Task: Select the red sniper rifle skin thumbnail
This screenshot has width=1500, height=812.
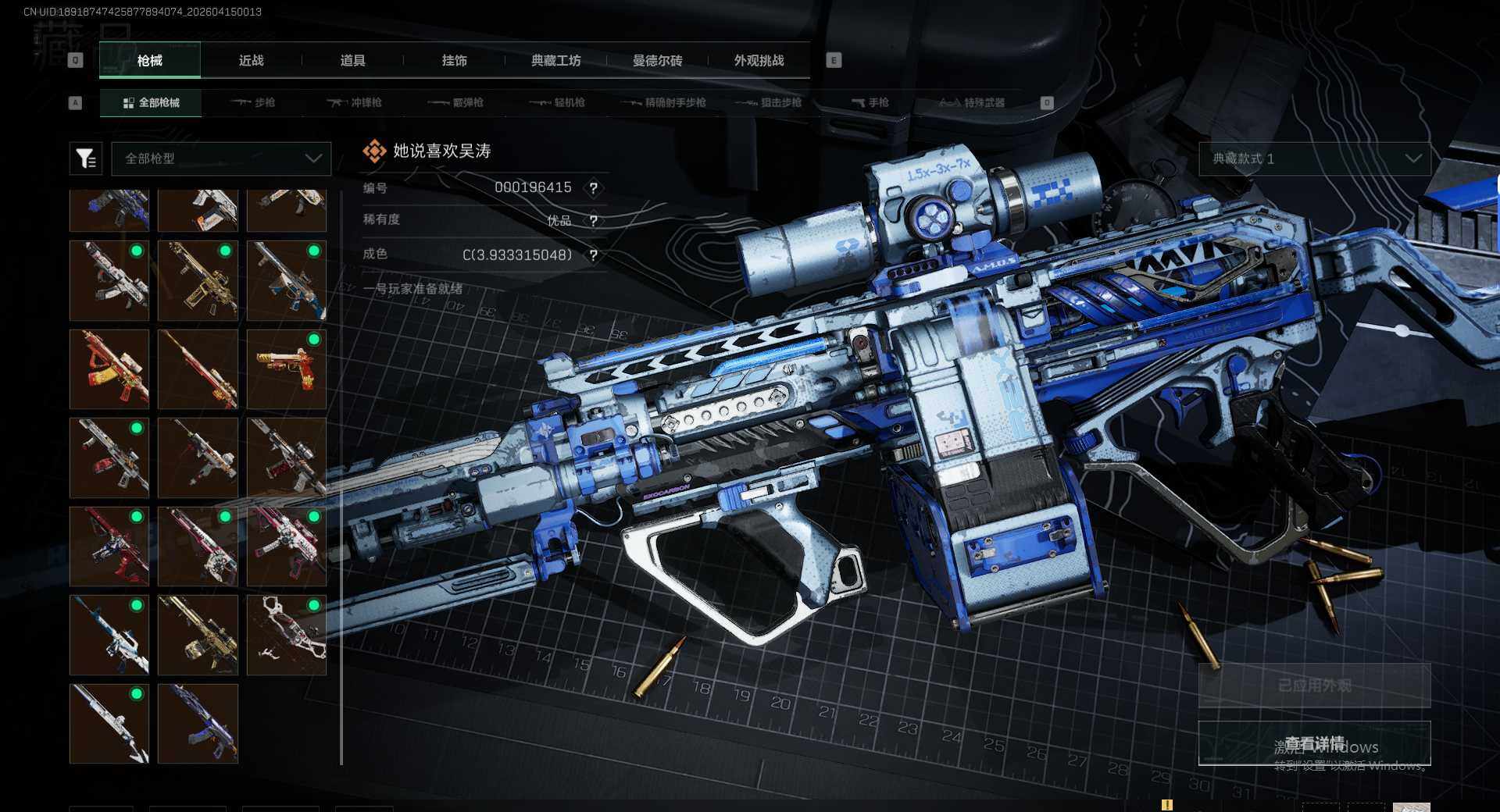Action: coord(198,369)
